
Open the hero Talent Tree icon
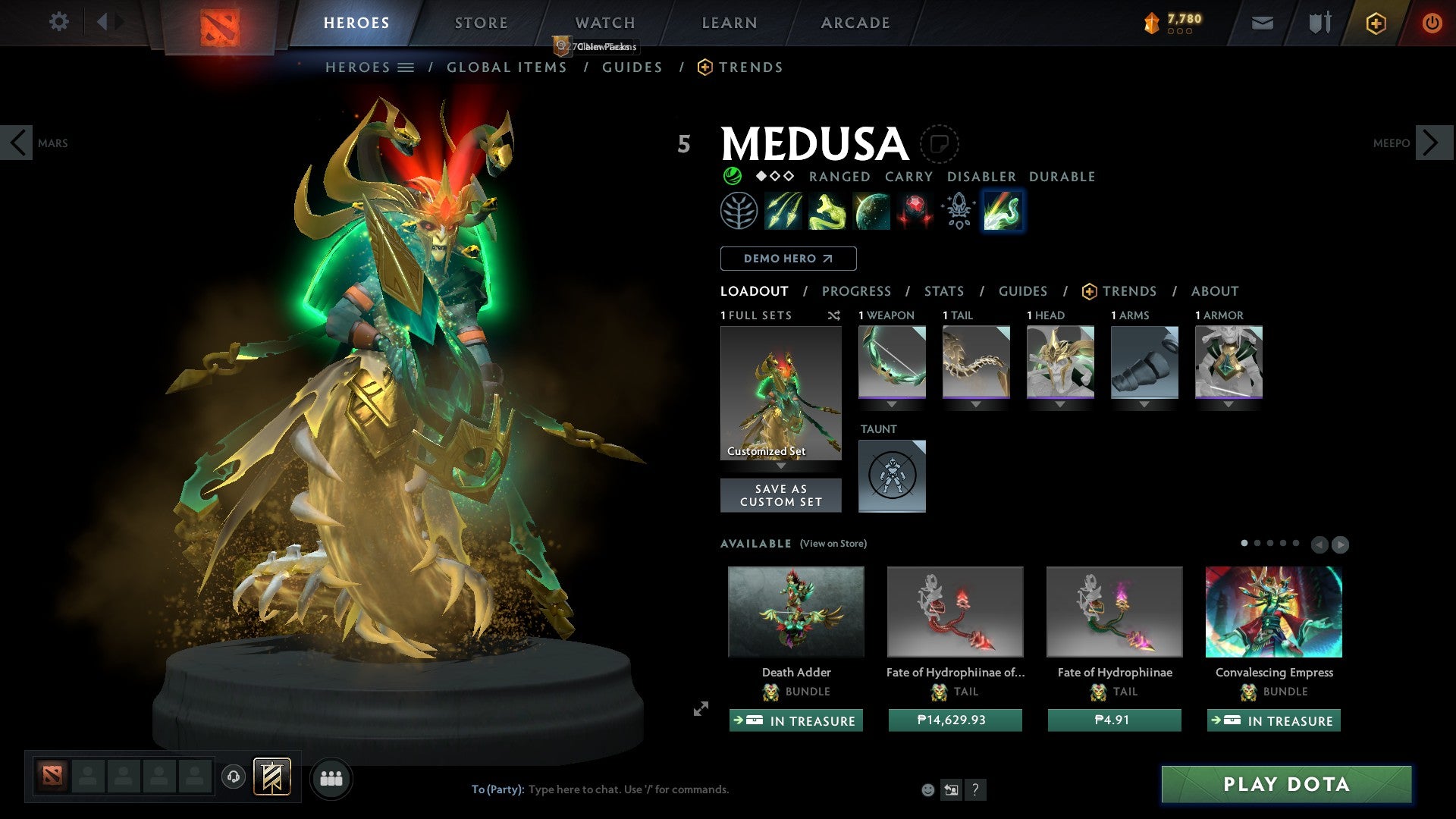(739, 211)
